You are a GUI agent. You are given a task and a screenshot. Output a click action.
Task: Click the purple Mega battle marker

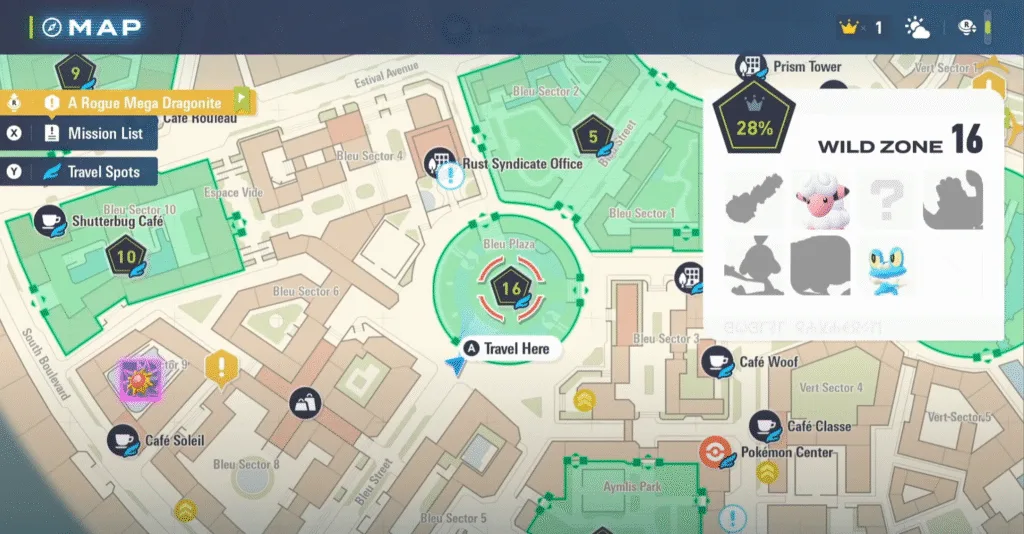[136, 379]
